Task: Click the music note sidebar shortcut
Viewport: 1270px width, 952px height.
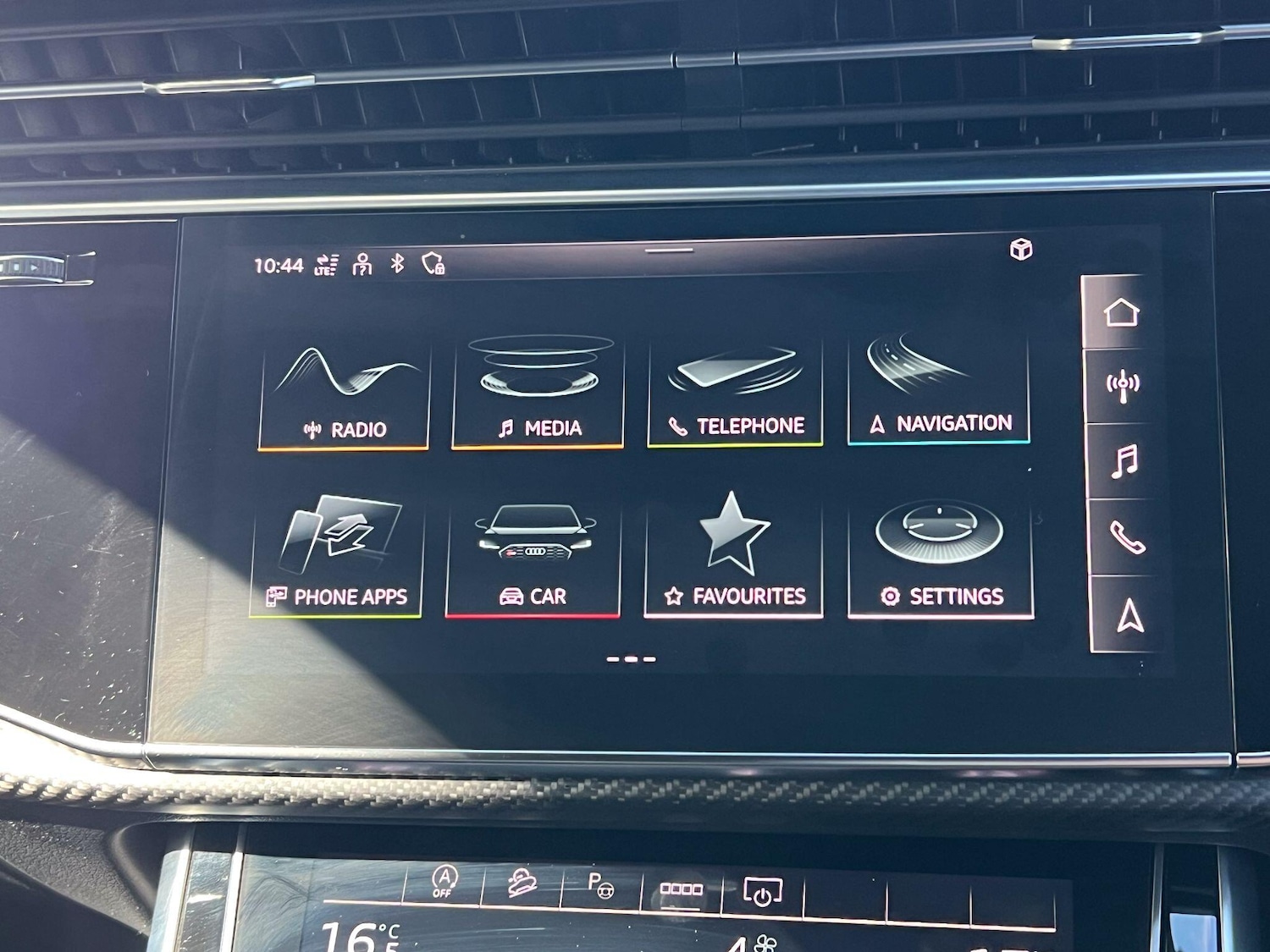Action: click(1125, 462)
